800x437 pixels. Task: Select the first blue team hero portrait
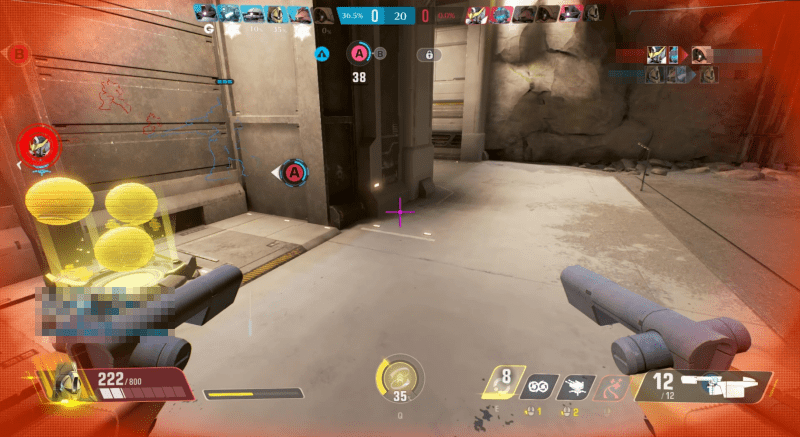point(205,14)
